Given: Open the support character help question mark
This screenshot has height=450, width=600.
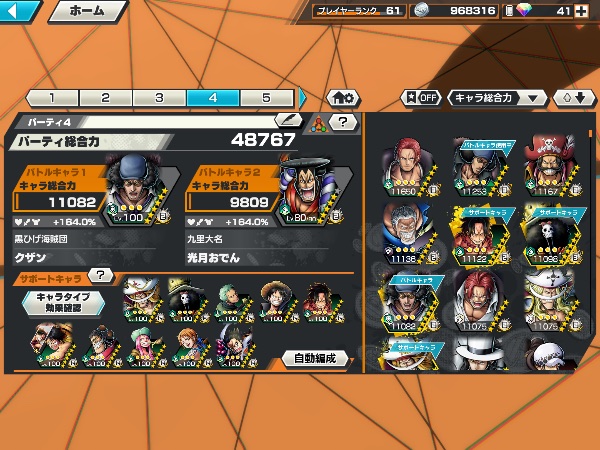Looking at the screenshot, I should pyautogui.click(x=99, y=276).
